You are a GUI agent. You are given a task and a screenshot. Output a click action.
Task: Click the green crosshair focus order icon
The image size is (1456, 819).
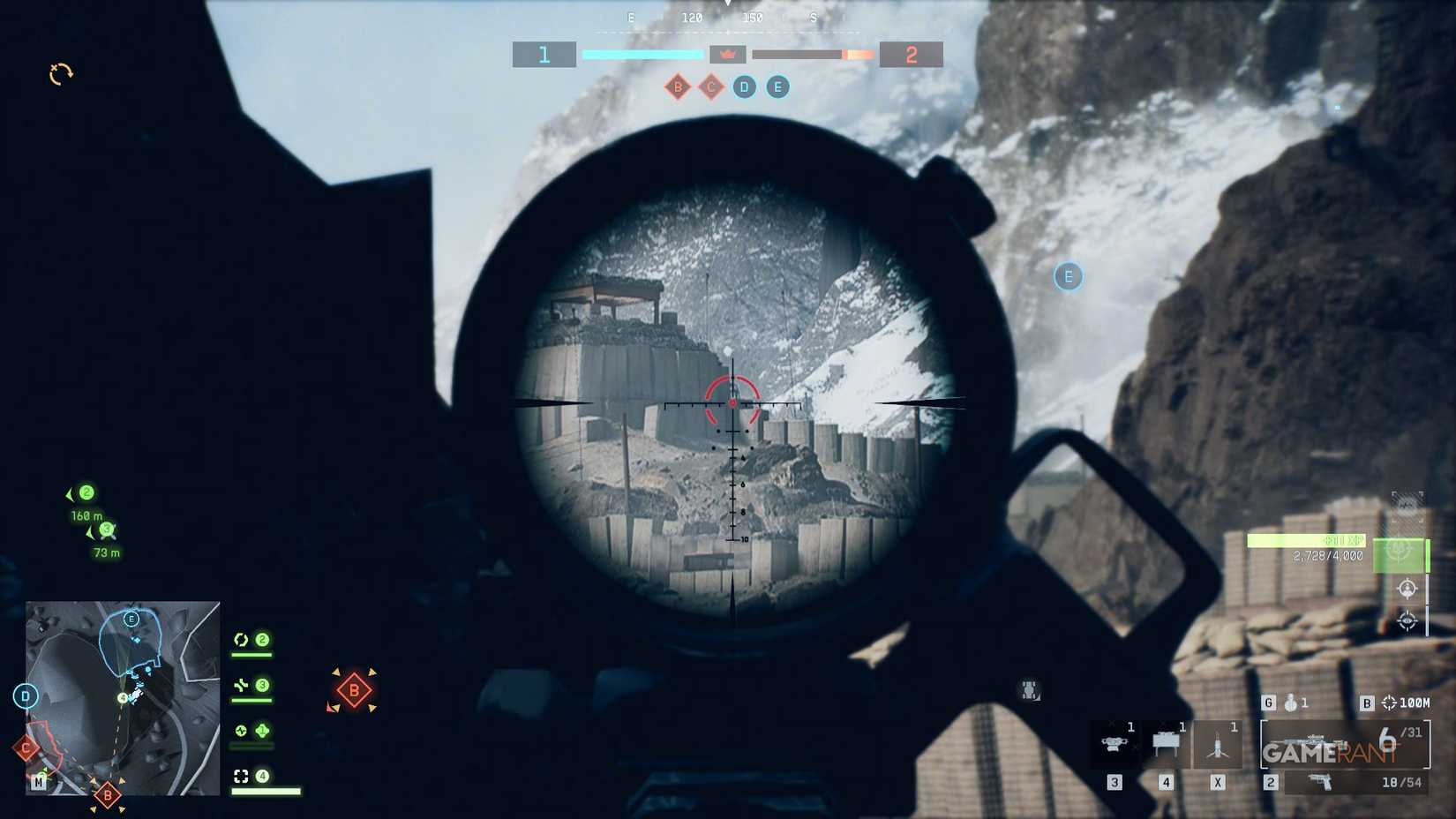click(1399, 553)
